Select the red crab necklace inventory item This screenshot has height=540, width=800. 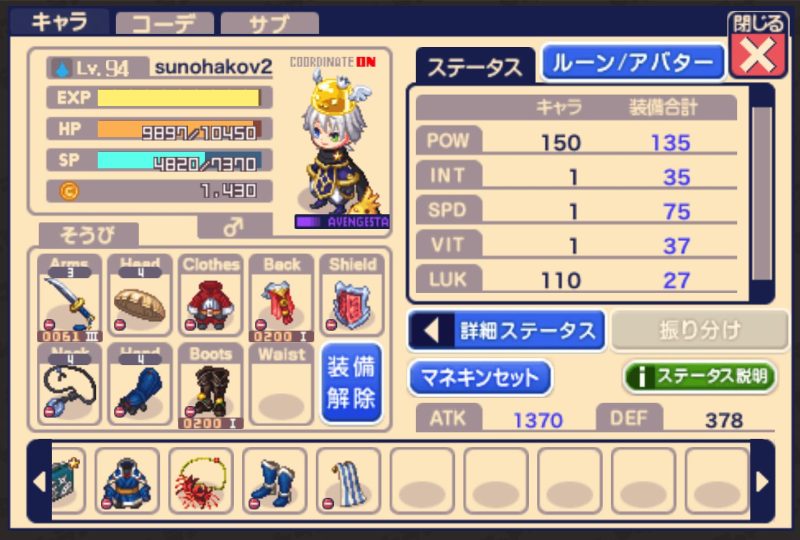(201, 479)
